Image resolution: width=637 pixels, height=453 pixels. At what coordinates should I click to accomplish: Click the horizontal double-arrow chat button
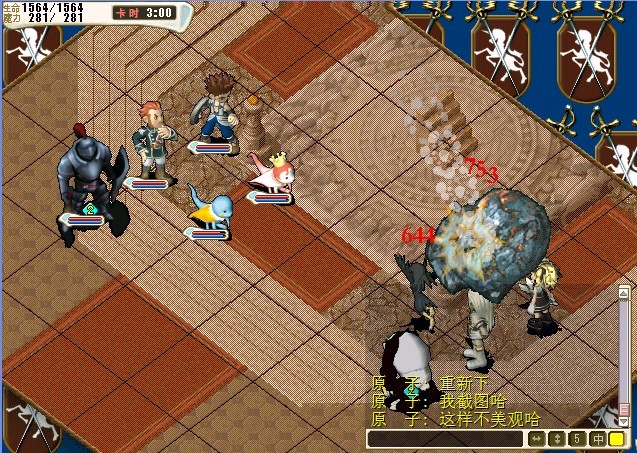point(537,439)
